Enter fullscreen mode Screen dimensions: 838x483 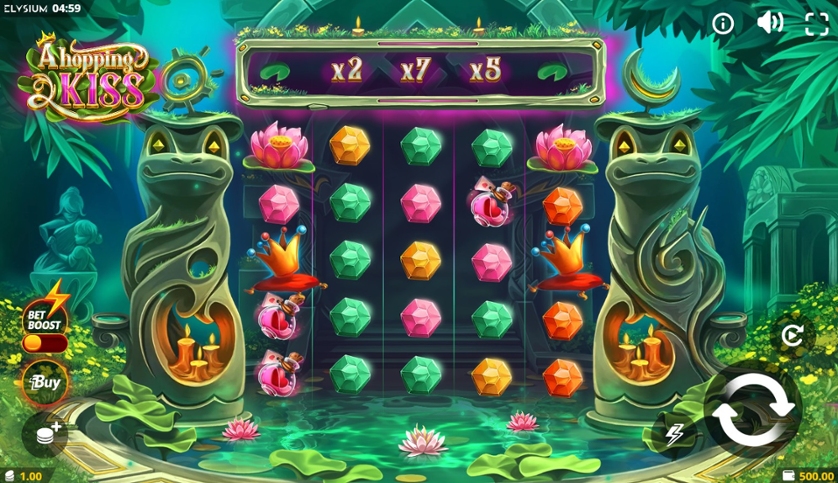click(x=816, y=24)
